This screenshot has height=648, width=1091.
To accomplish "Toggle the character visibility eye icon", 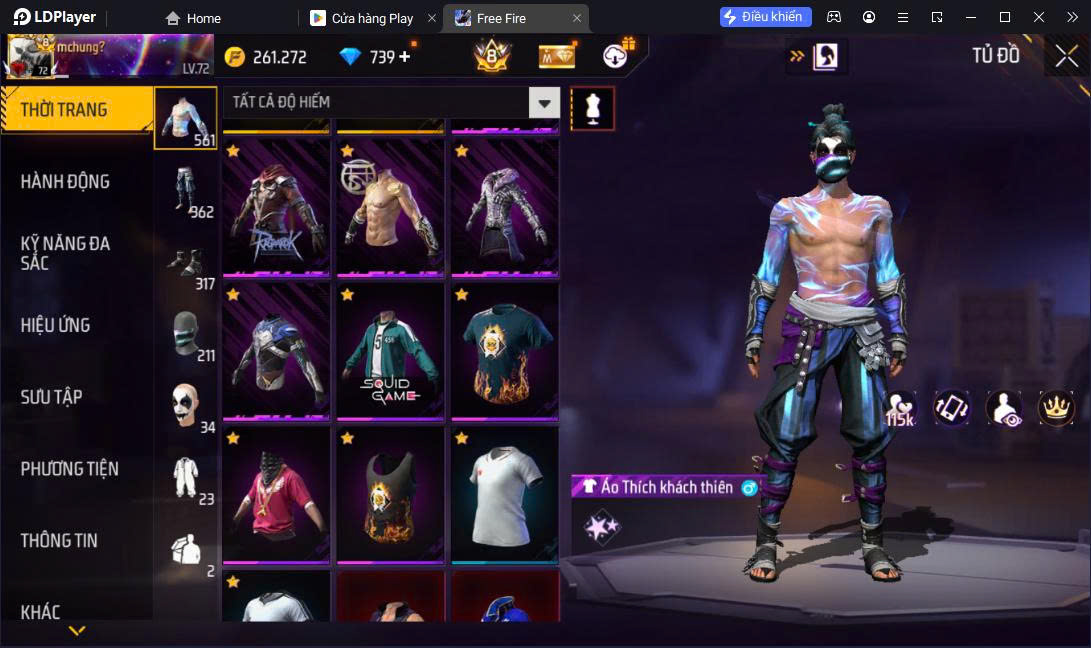I will (x=1004, y=408).
